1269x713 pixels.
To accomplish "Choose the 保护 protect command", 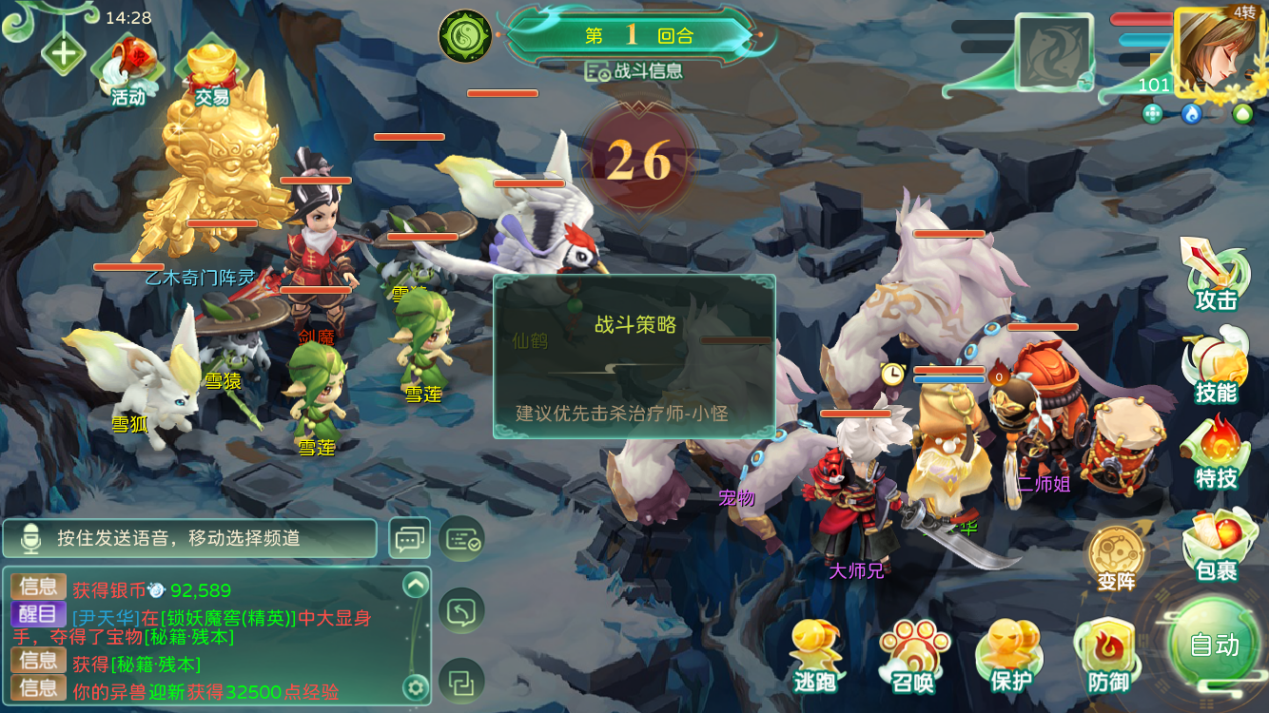I will 1010,656.
